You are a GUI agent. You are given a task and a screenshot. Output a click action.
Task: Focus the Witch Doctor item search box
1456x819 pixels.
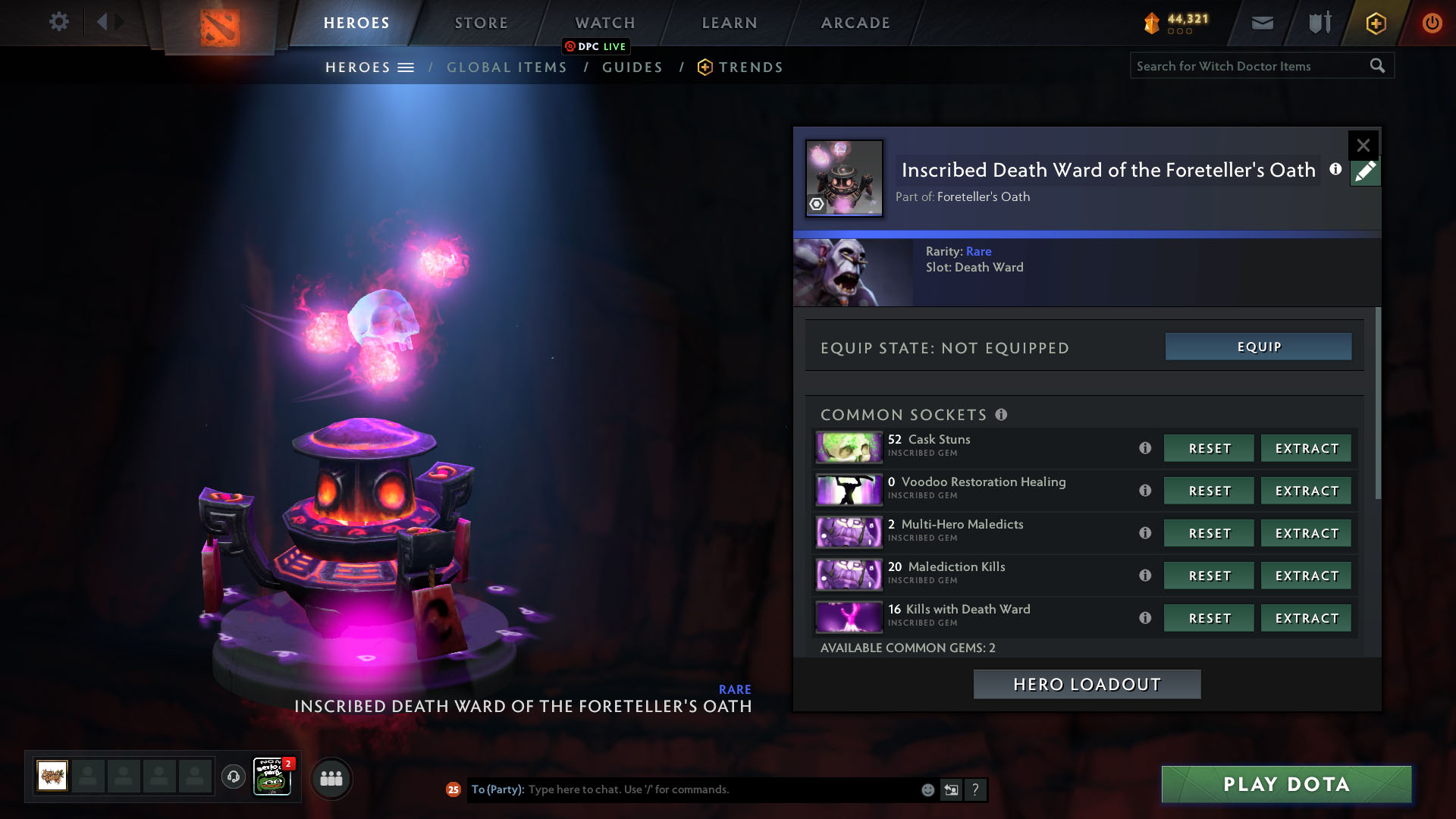(x=1247, y=66)
